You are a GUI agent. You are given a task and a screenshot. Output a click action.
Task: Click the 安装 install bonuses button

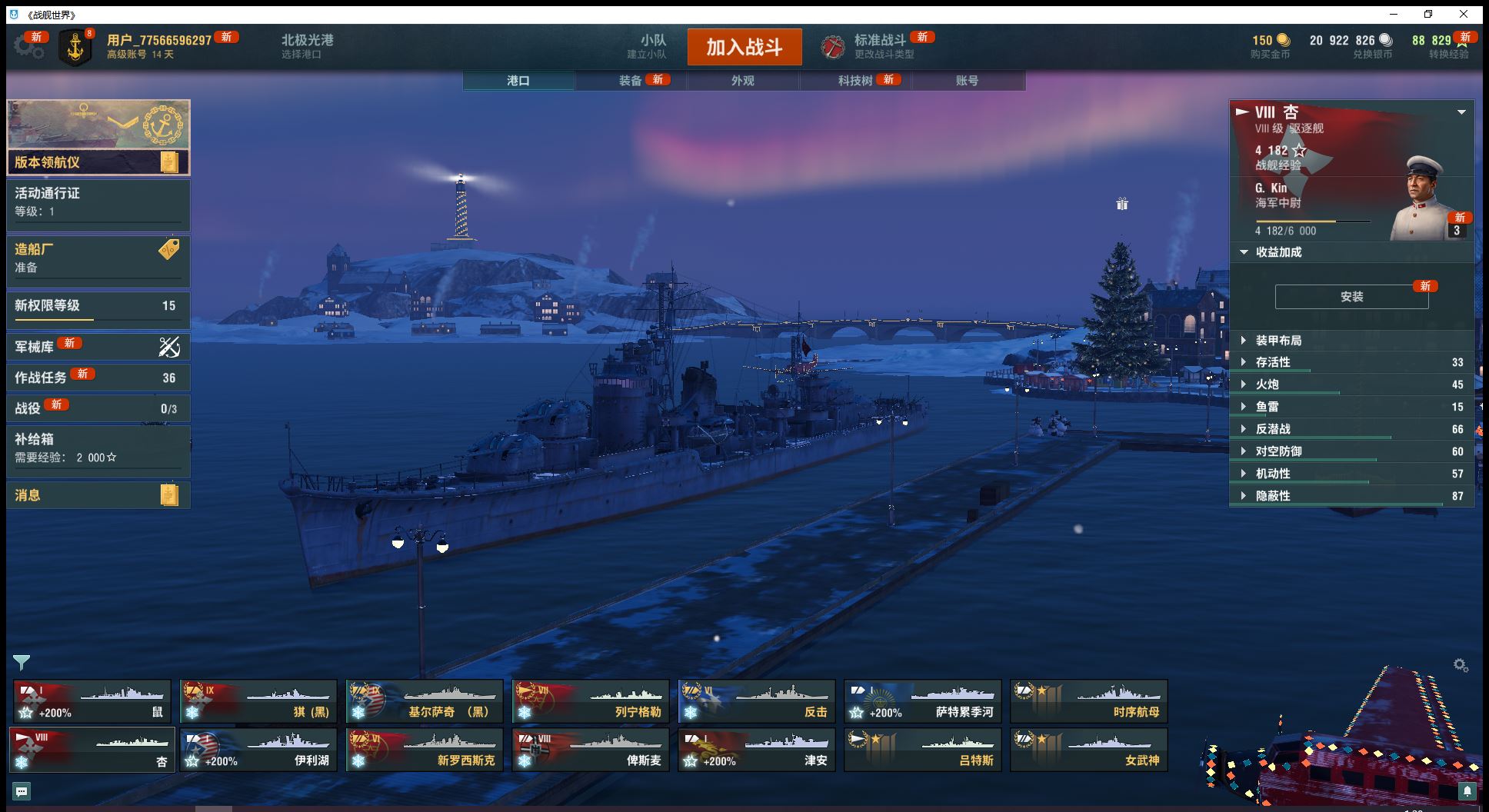[x=1351, y=297]
